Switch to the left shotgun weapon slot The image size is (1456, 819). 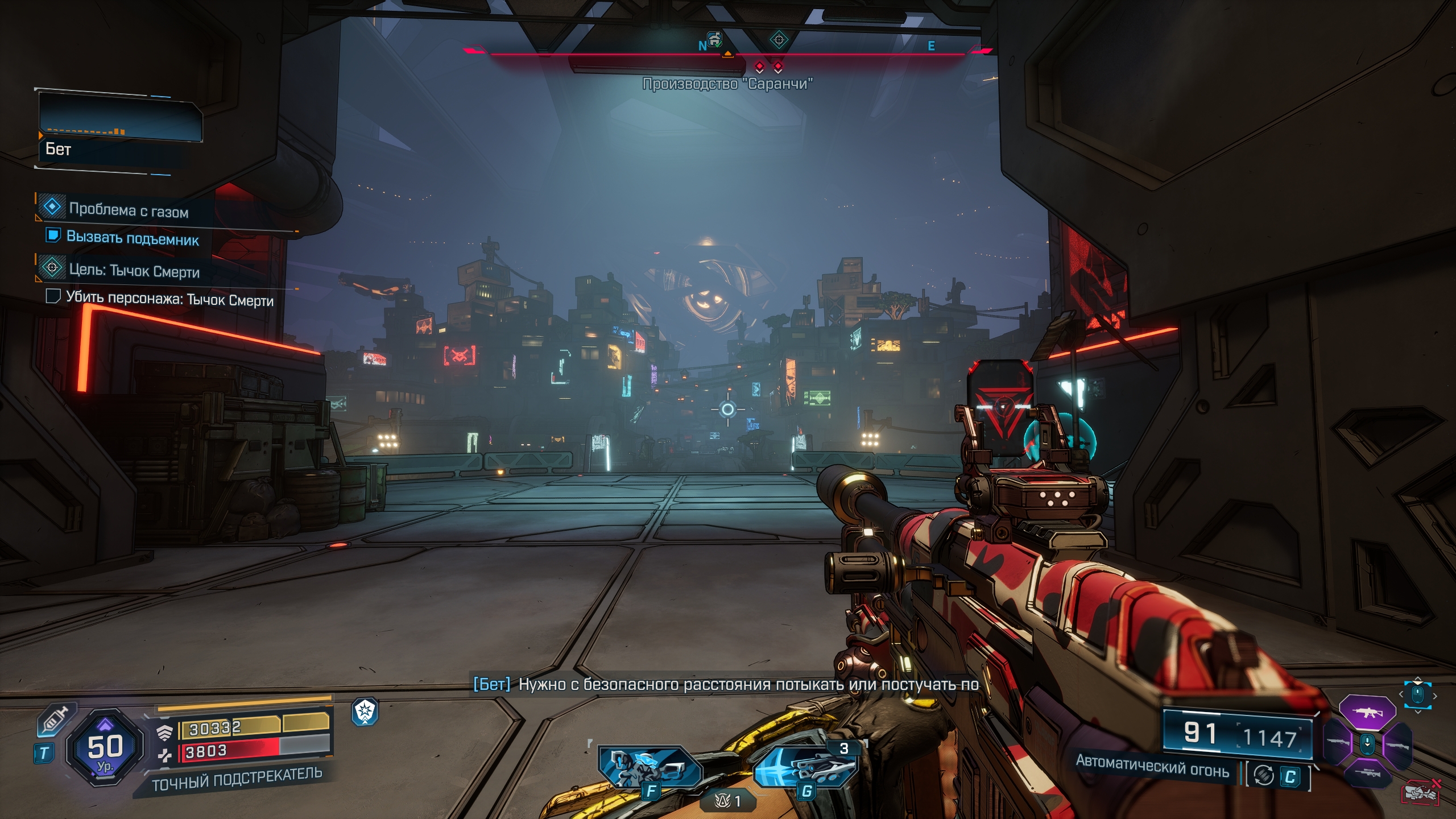click(1338, 742)
